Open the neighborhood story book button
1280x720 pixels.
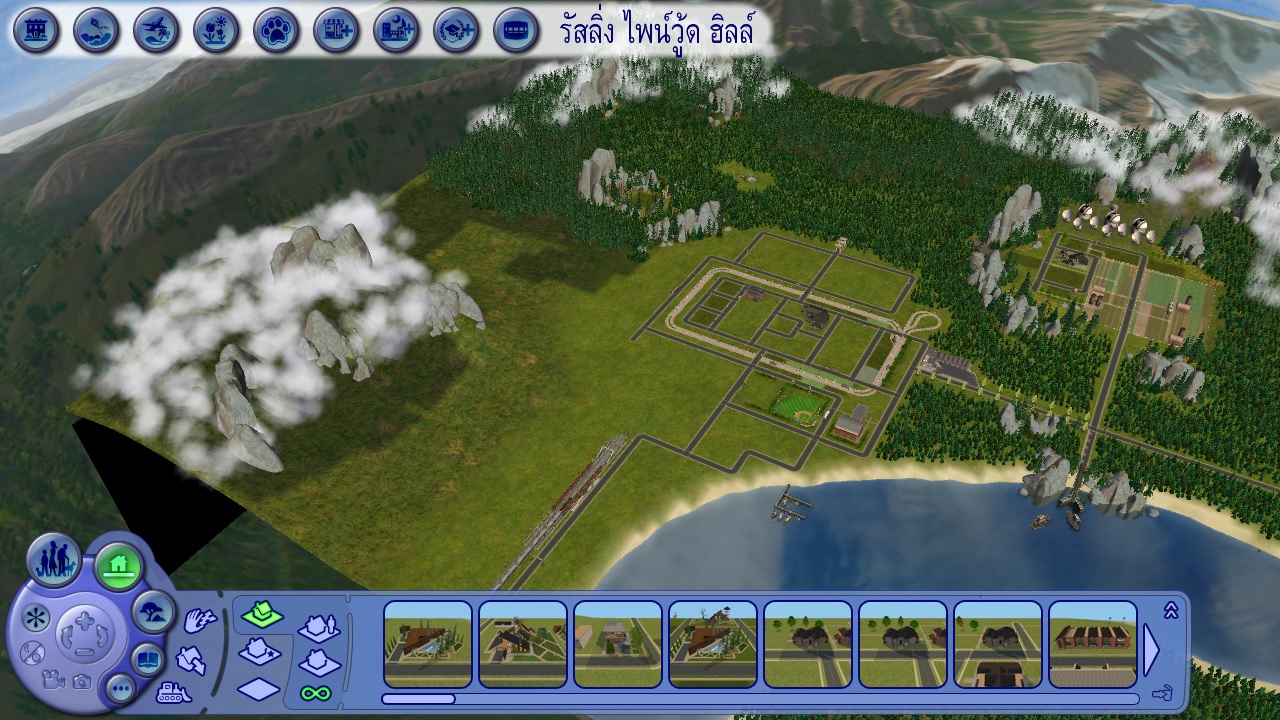pos(147,659)
